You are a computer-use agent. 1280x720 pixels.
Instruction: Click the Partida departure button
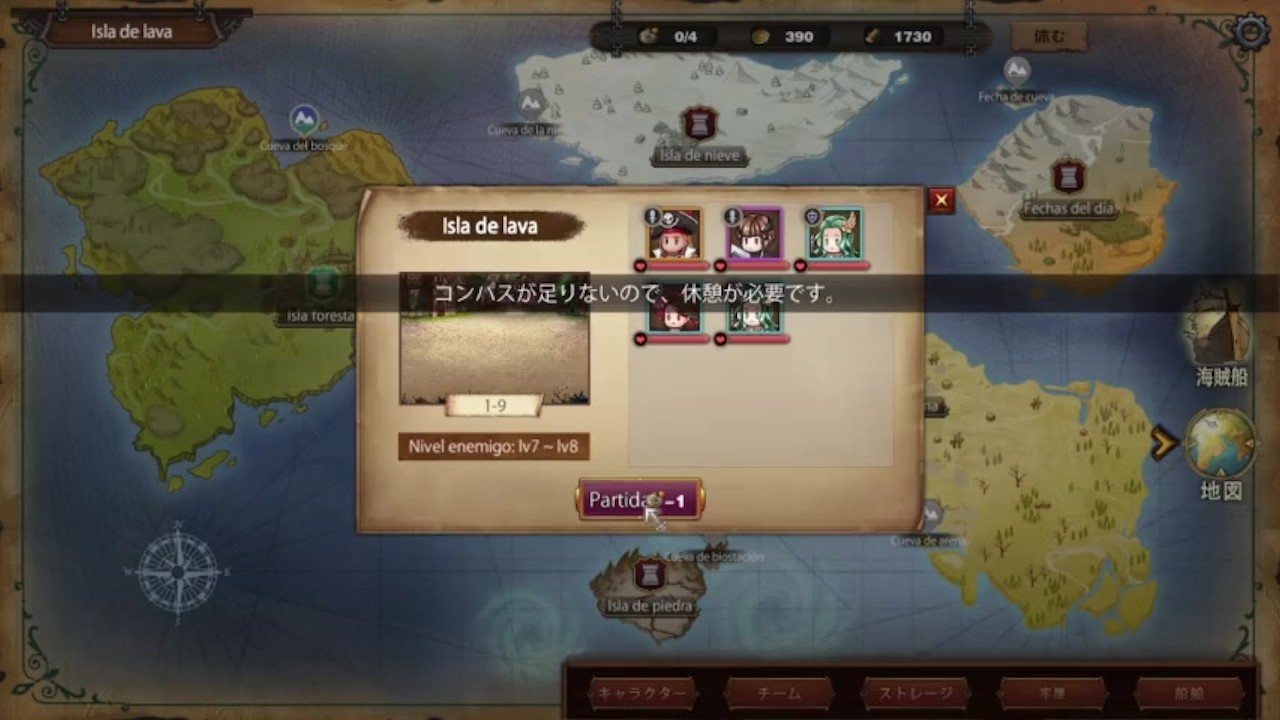[x=640, y=499]
